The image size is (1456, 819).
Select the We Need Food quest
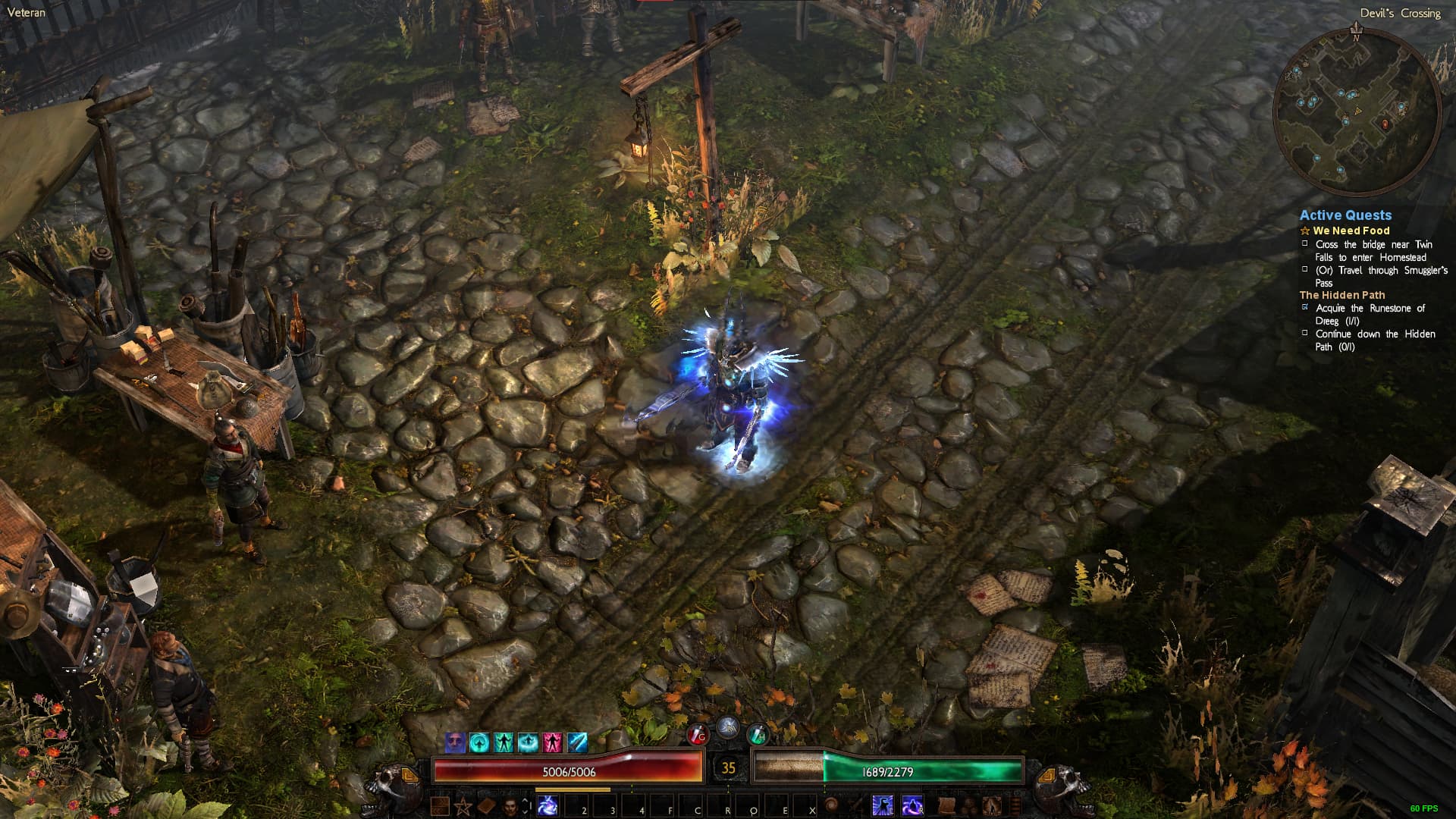(1351, 231)
